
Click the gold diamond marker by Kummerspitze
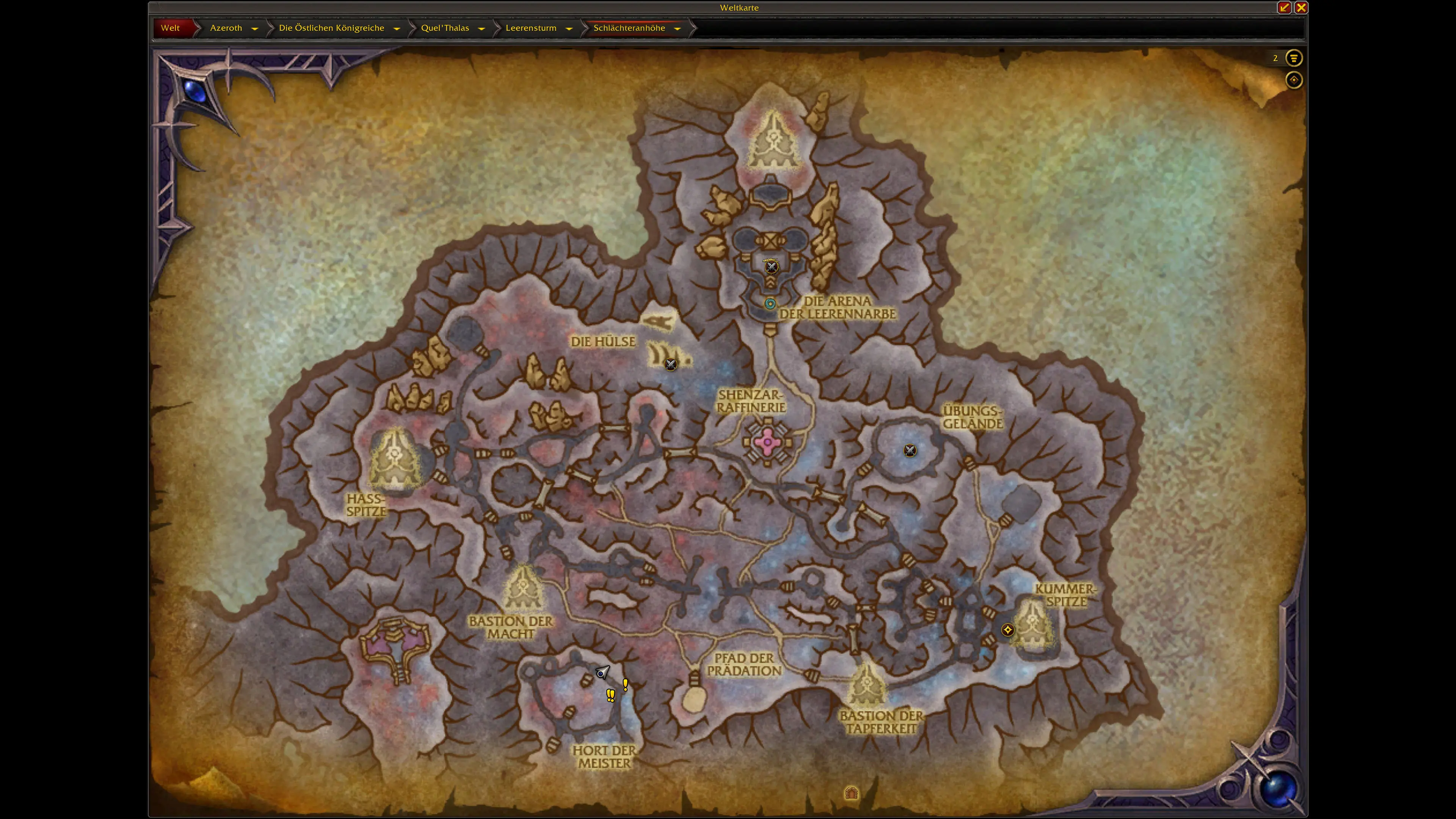1007,630
